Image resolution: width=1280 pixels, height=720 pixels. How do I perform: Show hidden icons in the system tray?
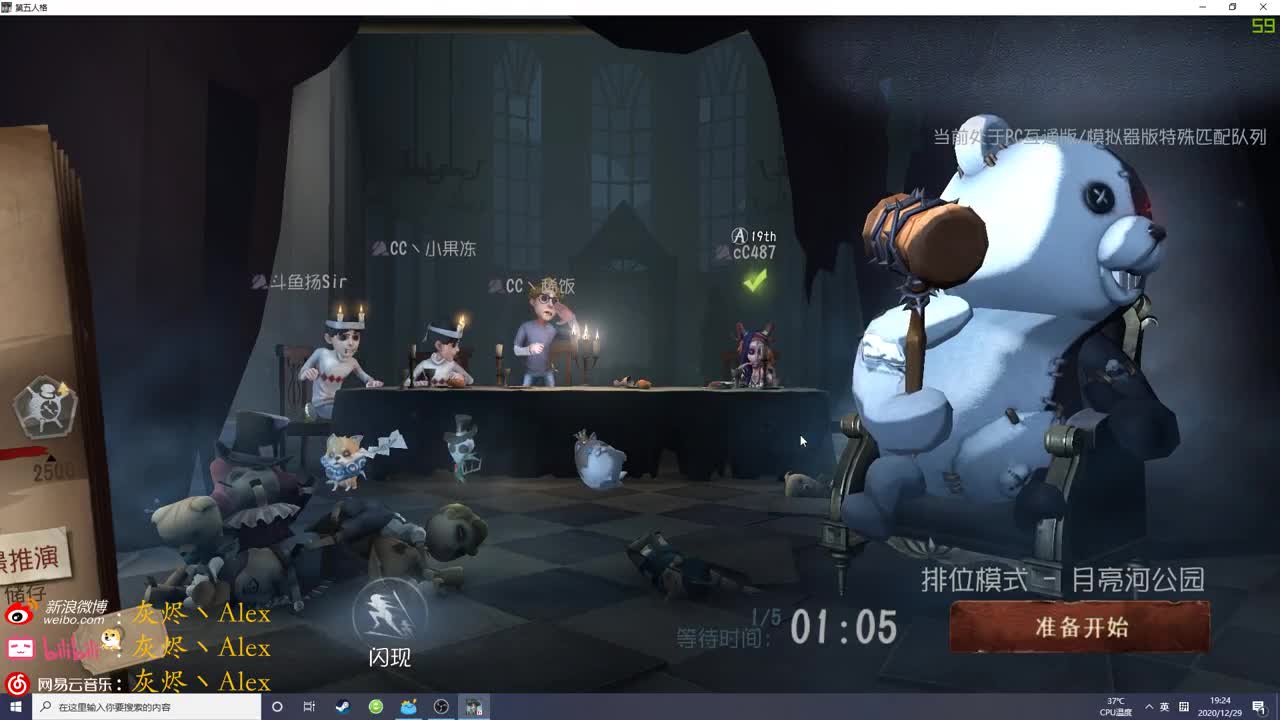(x=1149, y=707)
